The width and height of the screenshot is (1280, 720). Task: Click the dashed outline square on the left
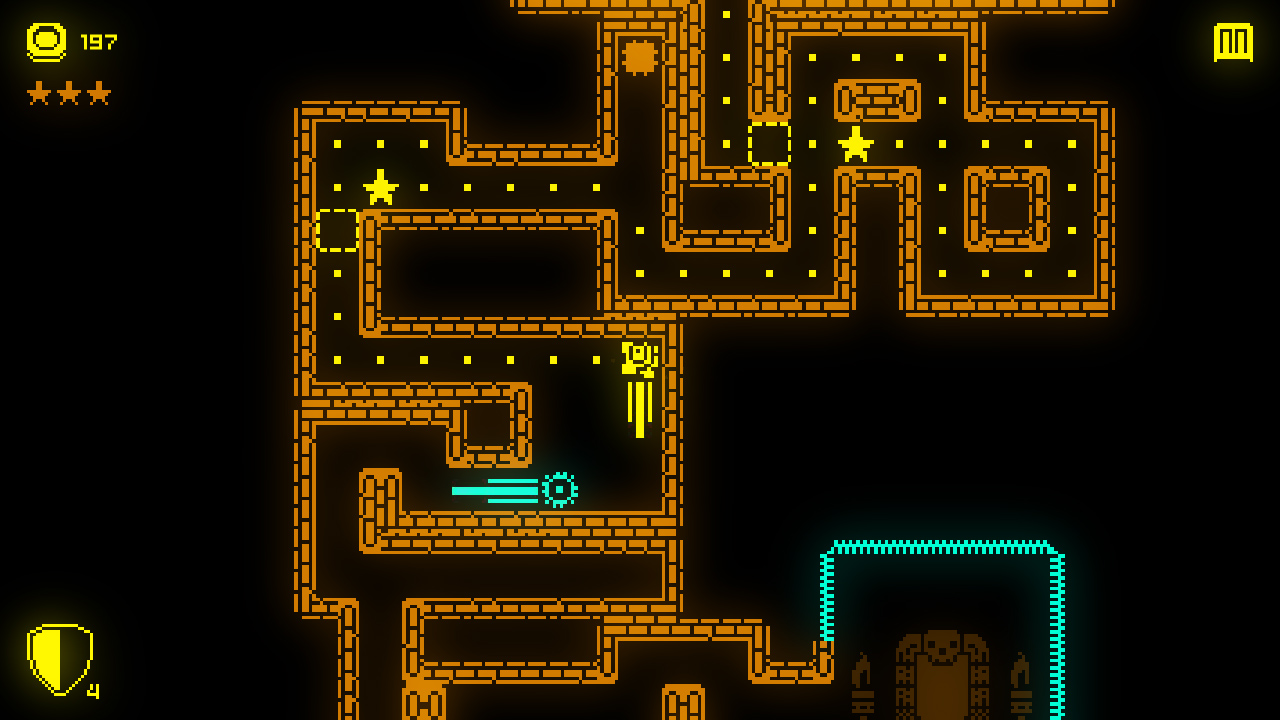(339, 230)
